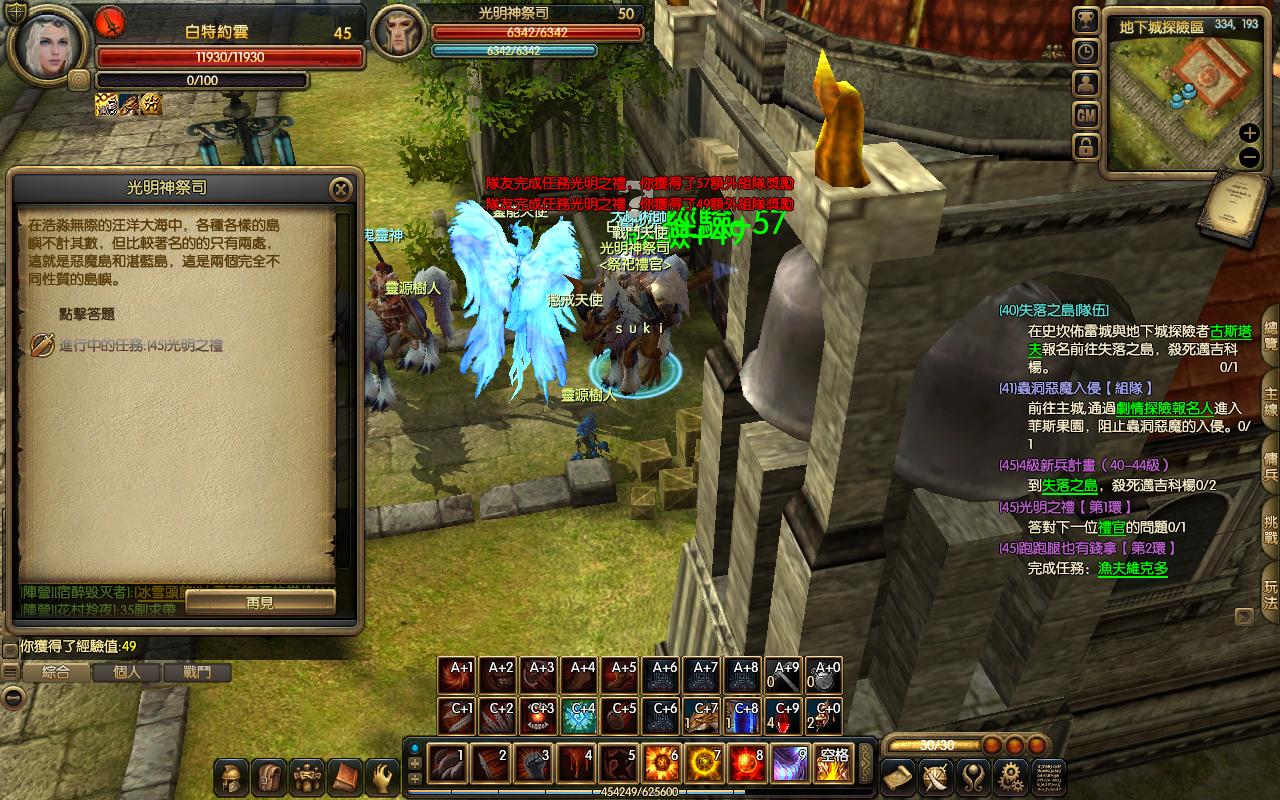
Task: Toggle the padlock icon beside the minimap
Action: [x=1086, y=148]
